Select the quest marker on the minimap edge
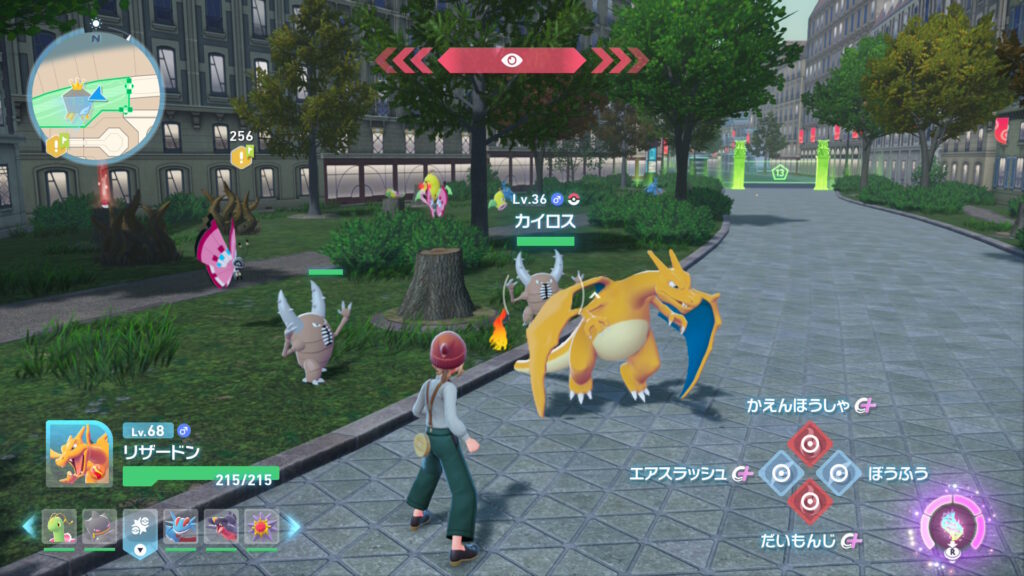The height and width of the screenshot is (576, 1024). [x=57, y=145]
